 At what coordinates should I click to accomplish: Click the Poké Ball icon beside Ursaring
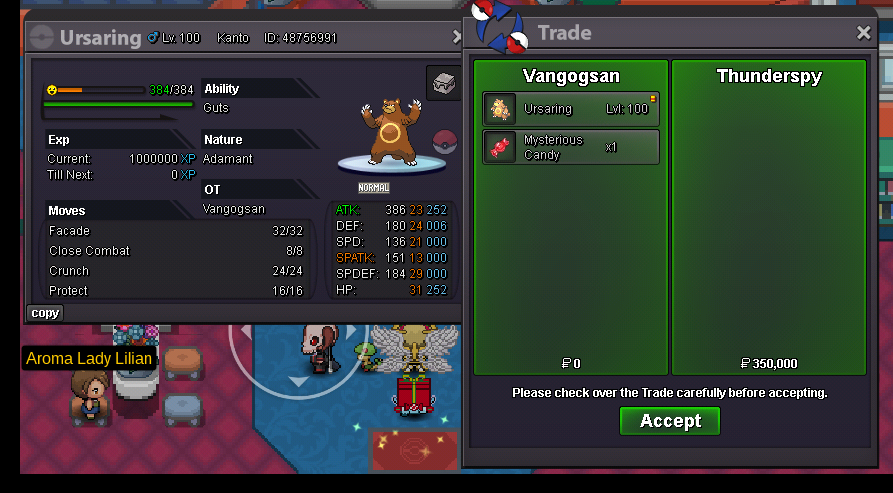point(444,142)
